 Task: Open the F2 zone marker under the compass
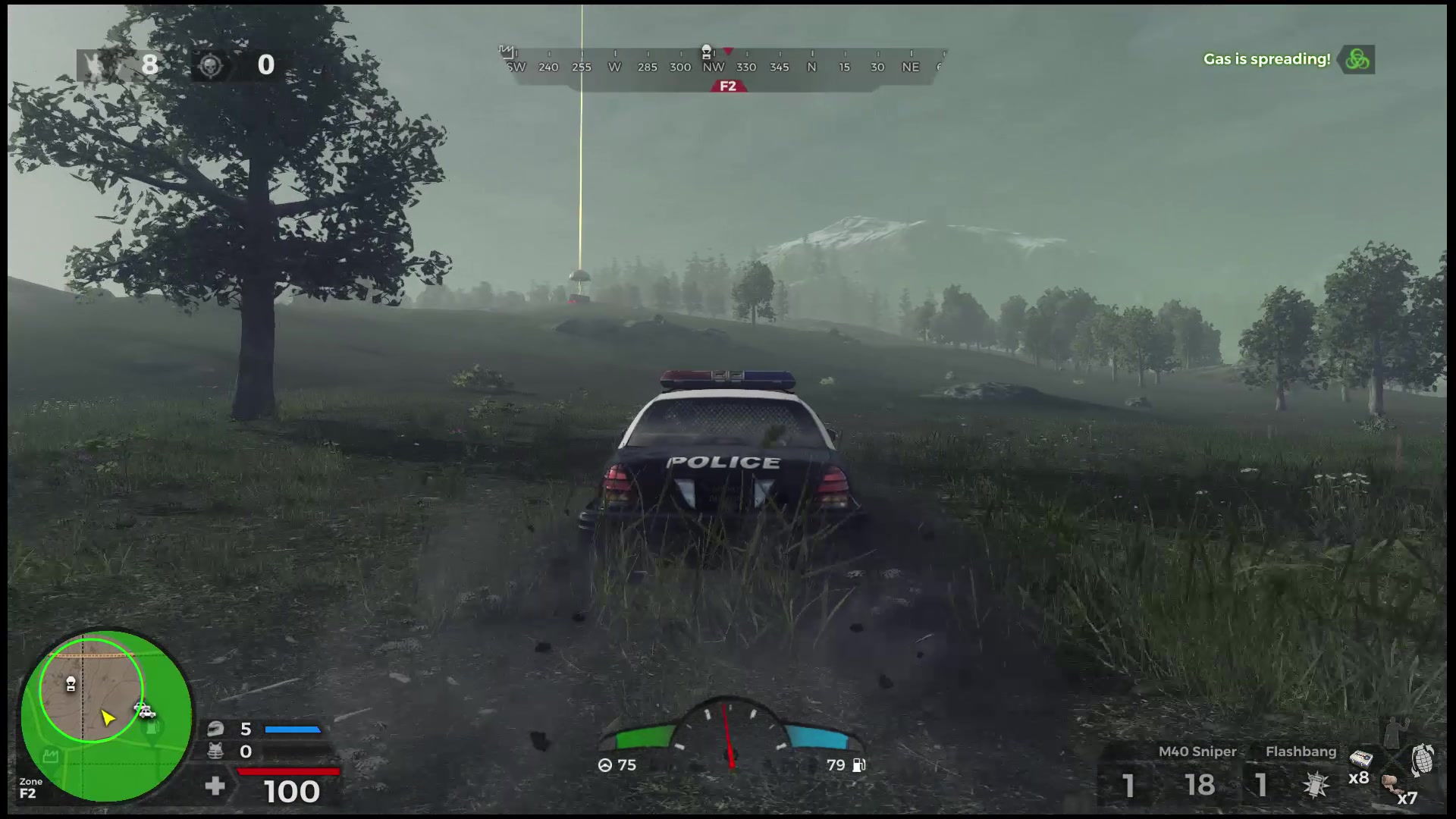(x=730, y=85)
